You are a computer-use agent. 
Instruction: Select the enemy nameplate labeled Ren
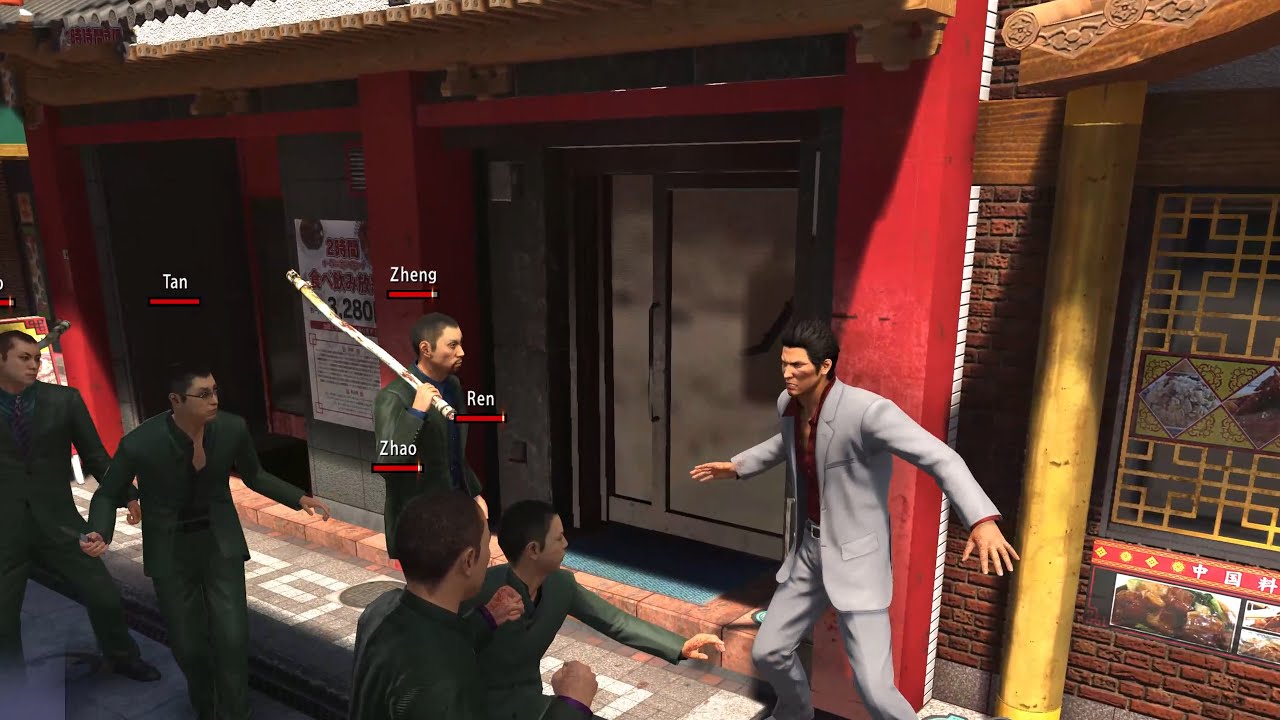coord(479,398)
